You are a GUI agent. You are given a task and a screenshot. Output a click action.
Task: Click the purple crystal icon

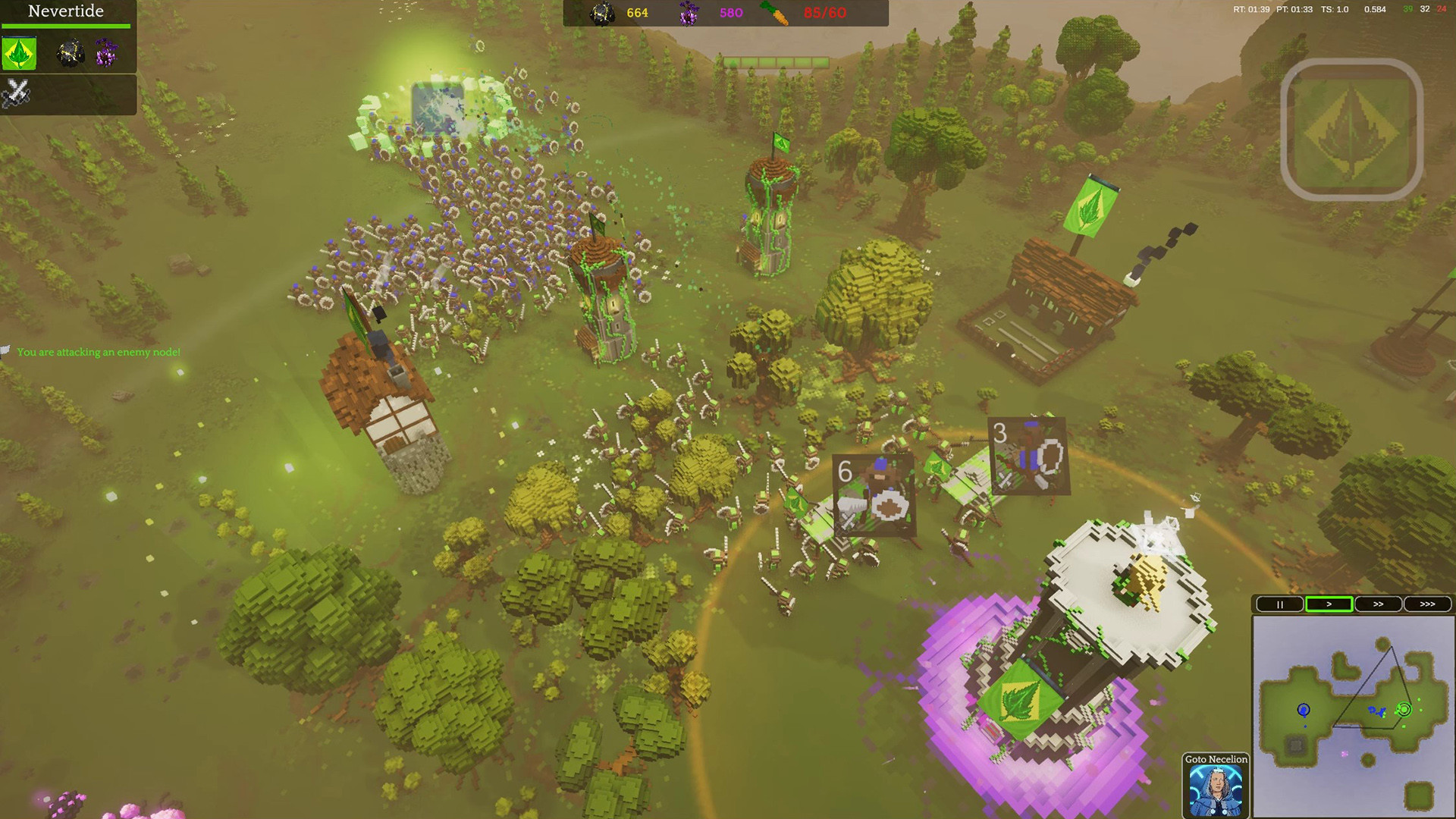(106, 53)
